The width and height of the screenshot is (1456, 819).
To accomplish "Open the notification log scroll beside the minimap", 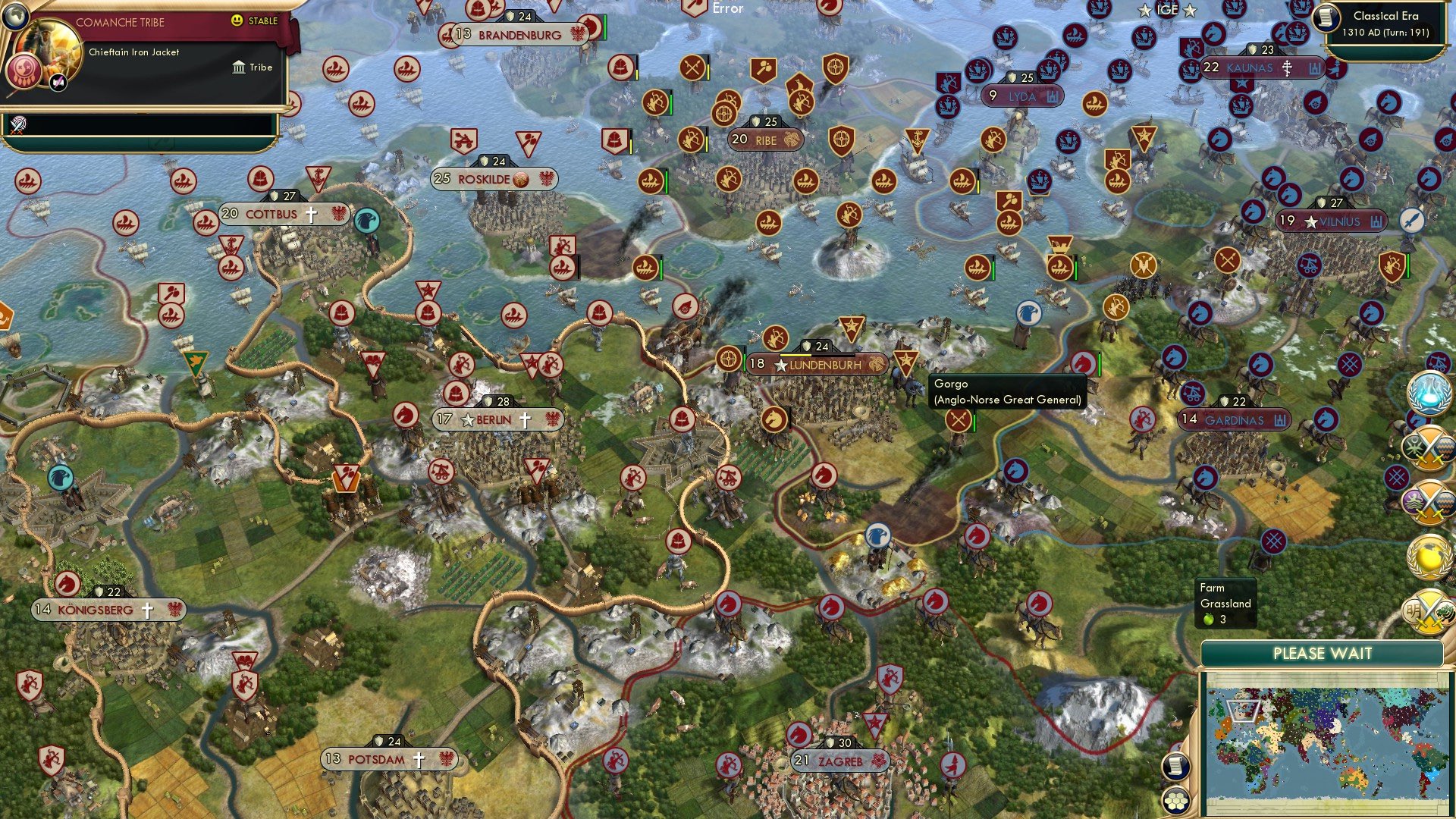I will 1176,767.
